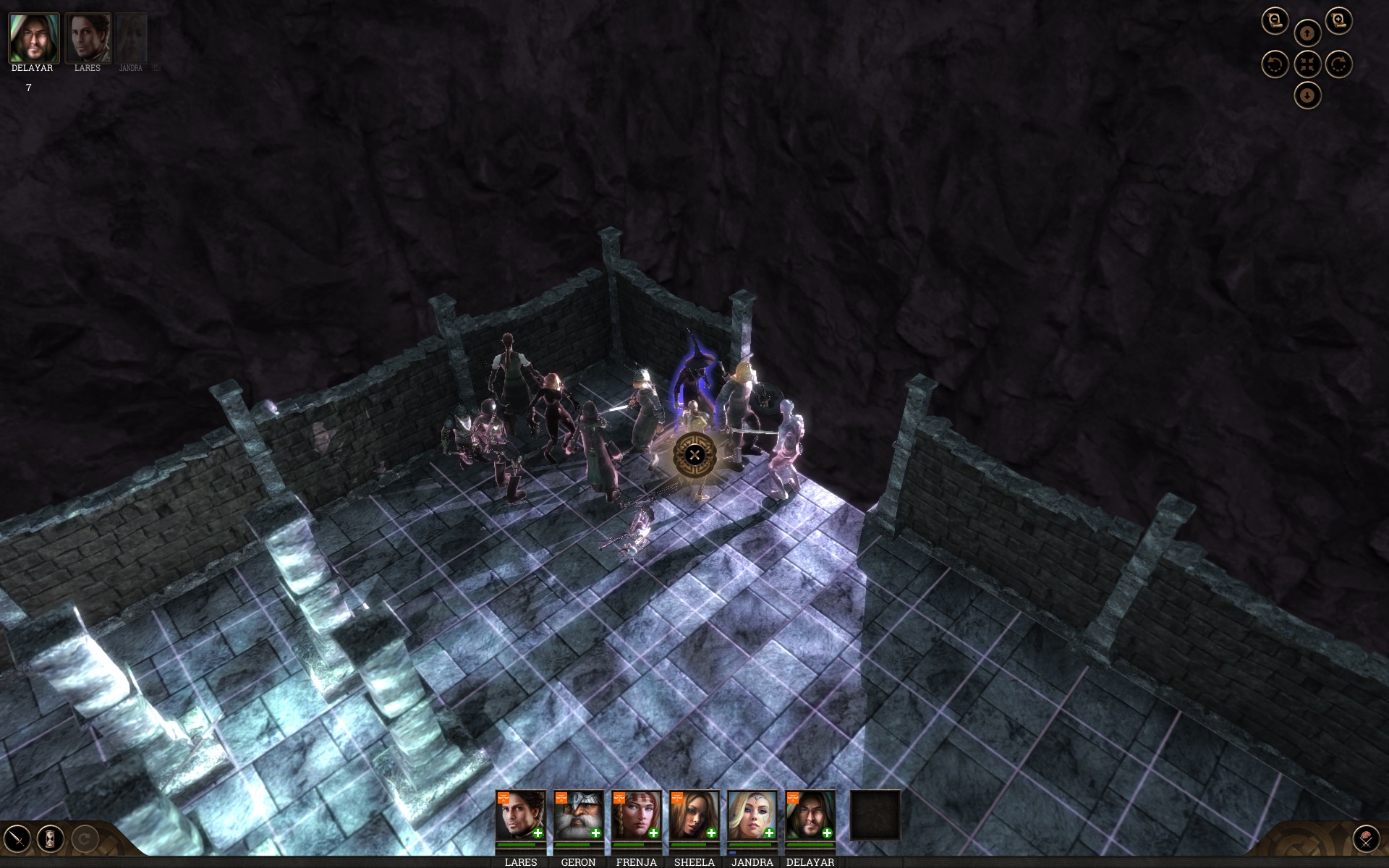Click the sword attack icon
This screenshot has height=868, width=1389.
17,839
